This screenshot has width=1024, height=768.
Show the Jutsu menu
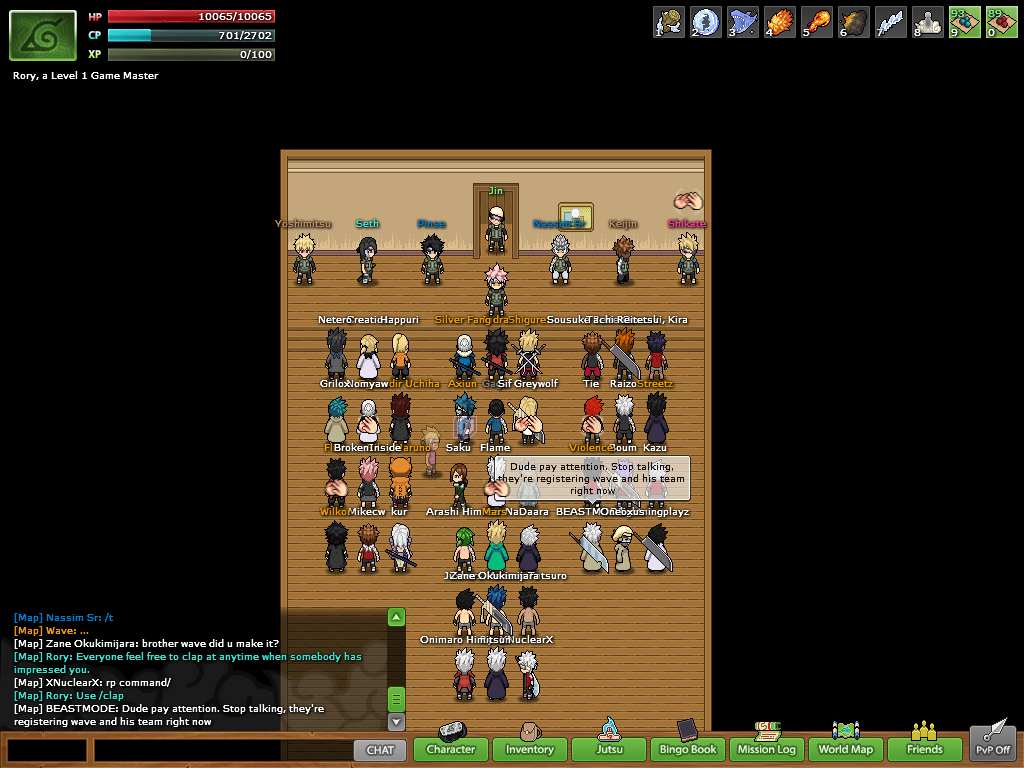(x=609, y=748)
